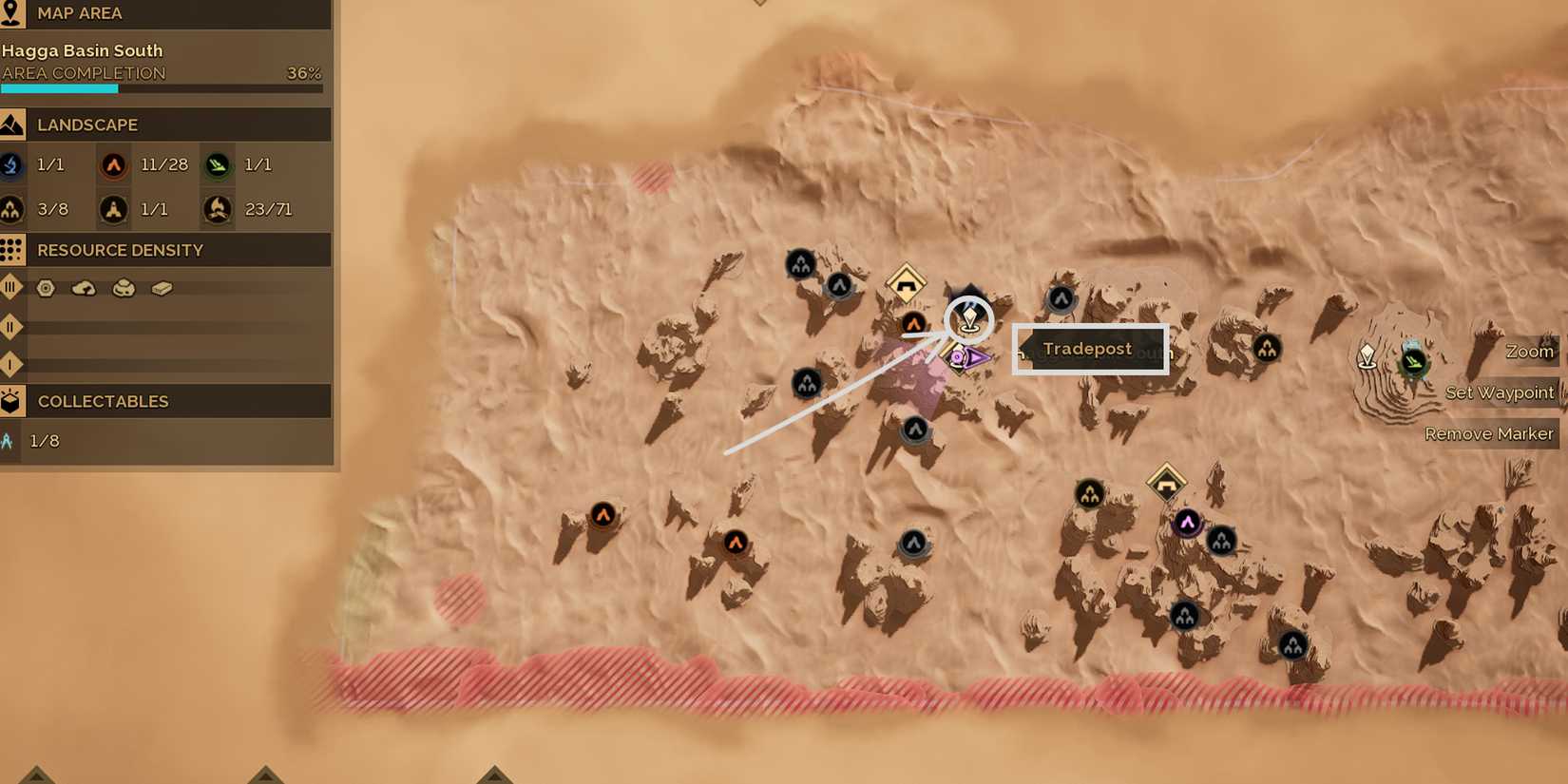1568x784 pixels.
Task: Select Remove Marker in the context menu
Action: (x=1489, y=433)
